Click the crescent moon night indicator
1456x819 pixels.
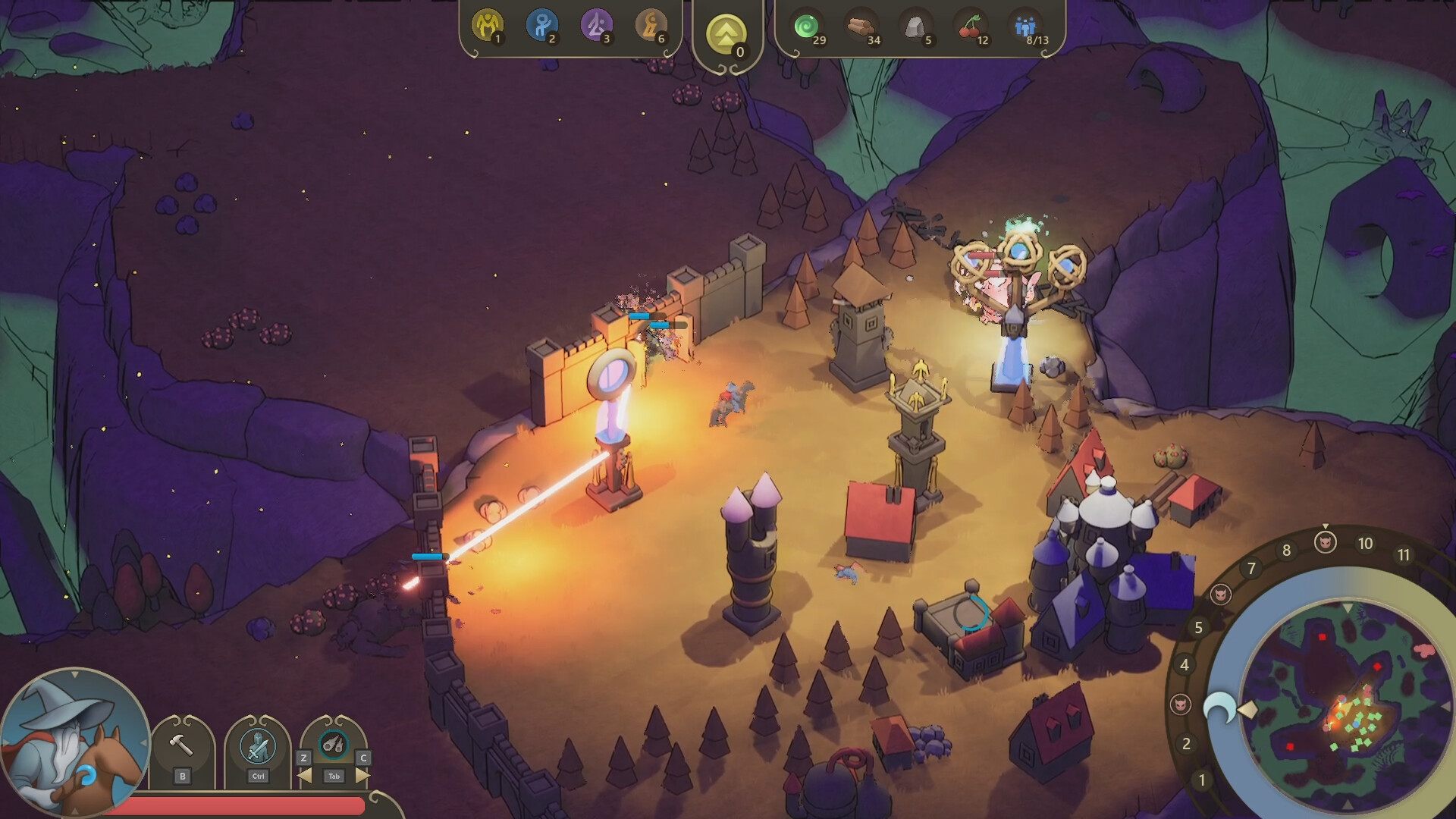click(x=1220, y=709)
